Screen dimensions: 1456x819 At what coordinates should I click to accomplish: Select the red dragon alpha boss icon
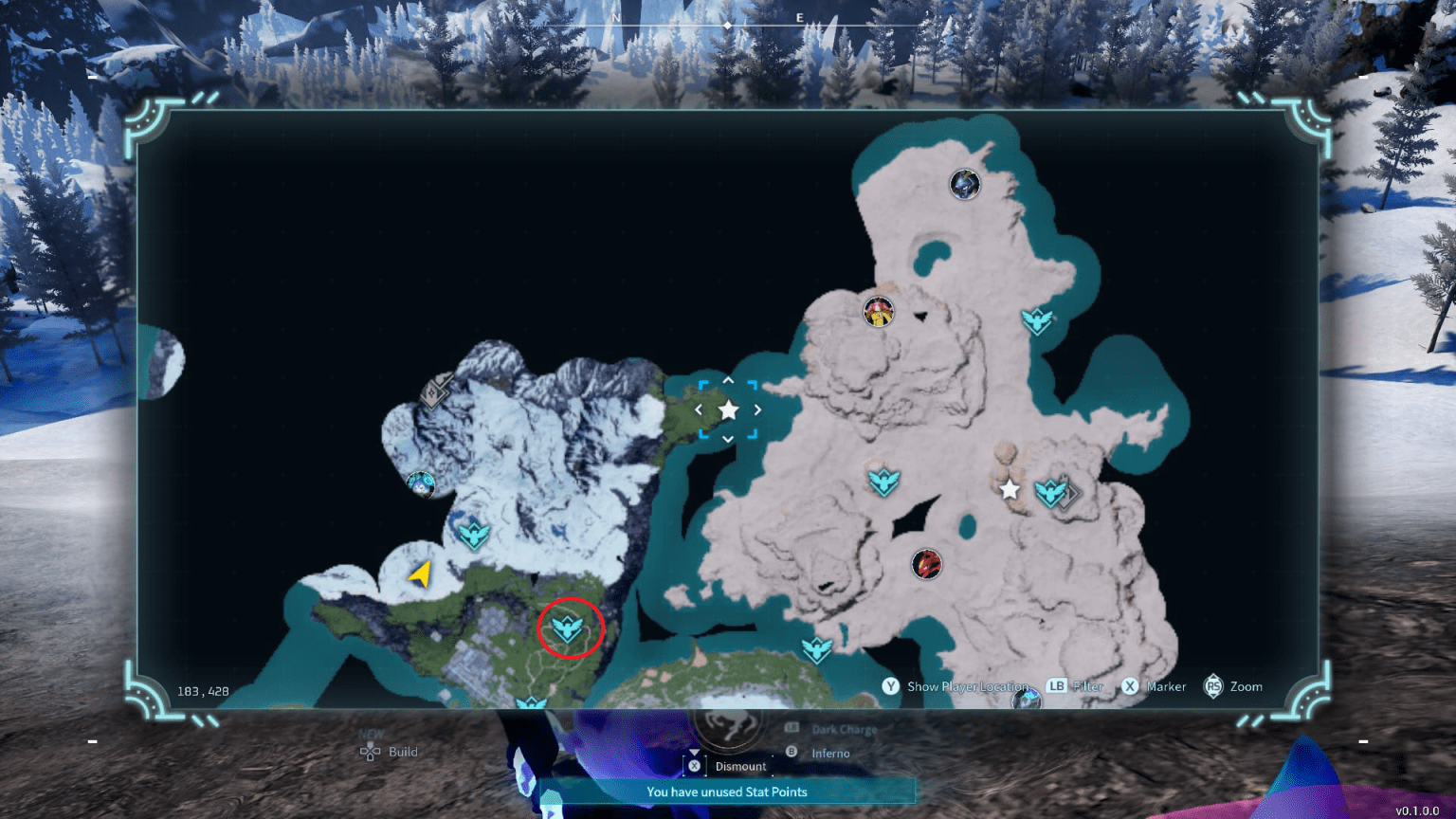(x=927, y=563)
